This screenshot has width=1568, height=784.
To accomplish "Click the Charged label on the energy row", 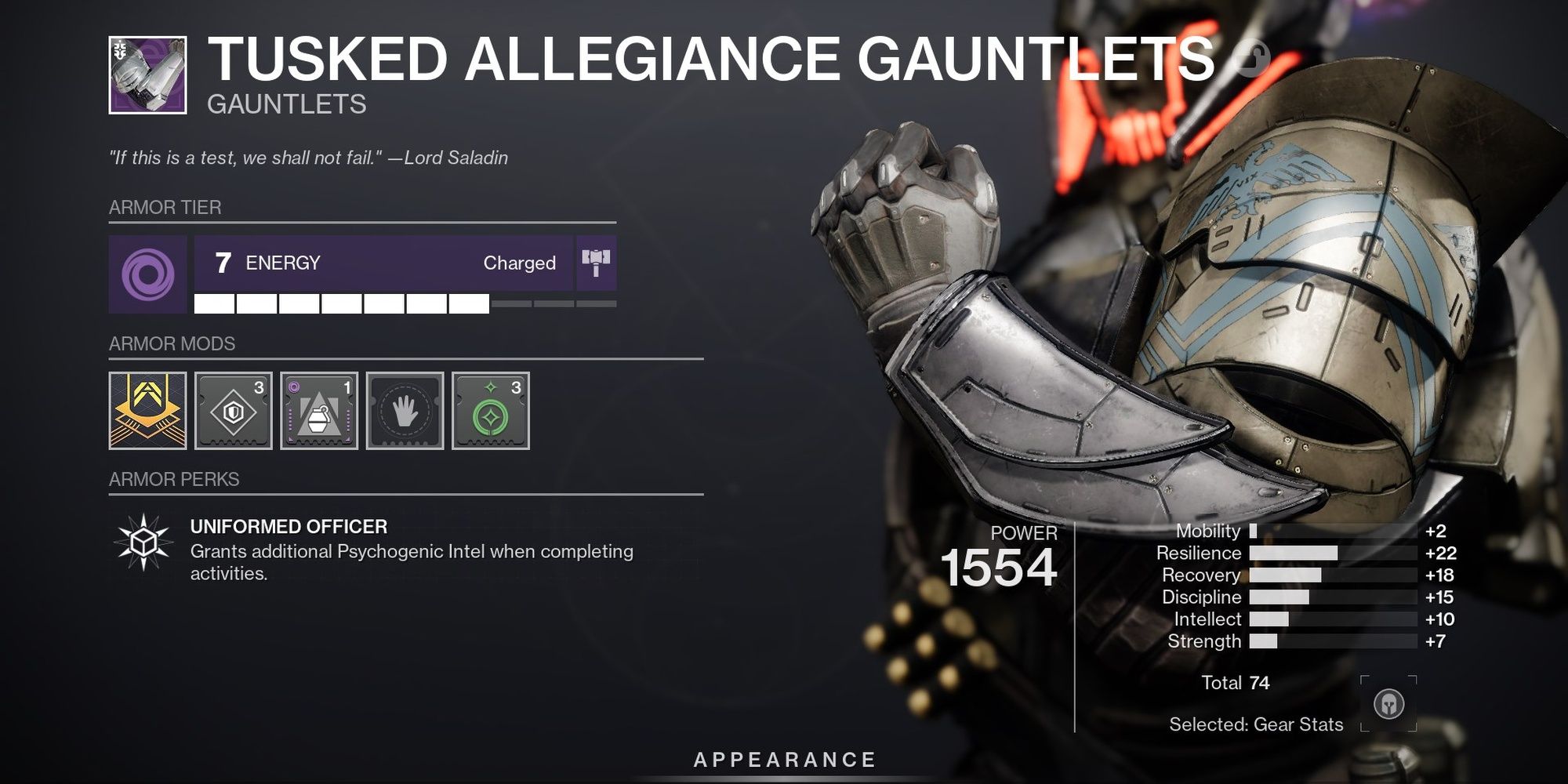I will click(519, 263).
